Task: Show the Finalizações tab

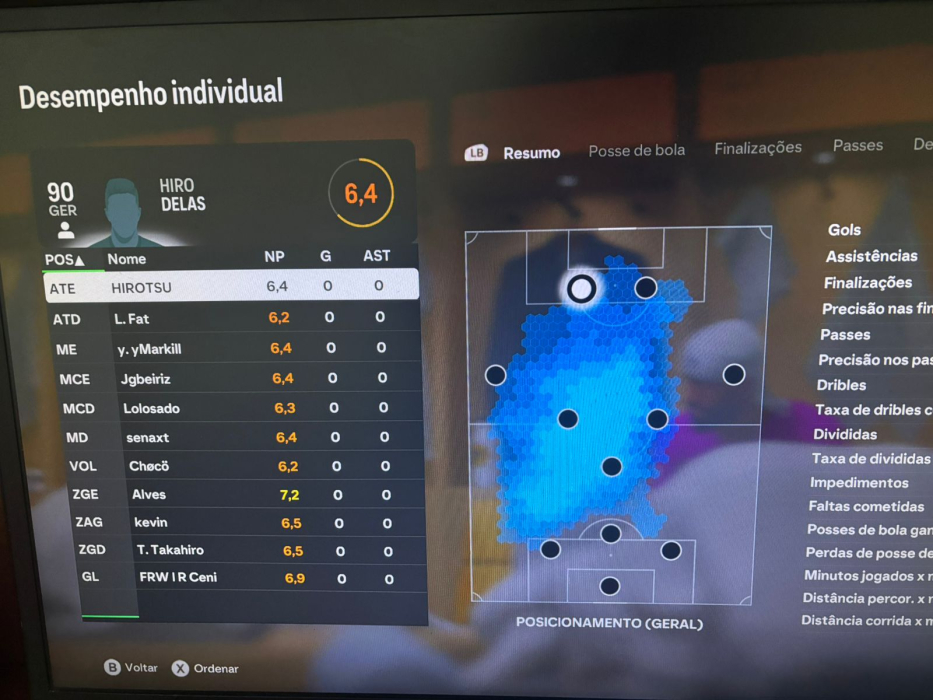Action: click(x=757, y=148)
